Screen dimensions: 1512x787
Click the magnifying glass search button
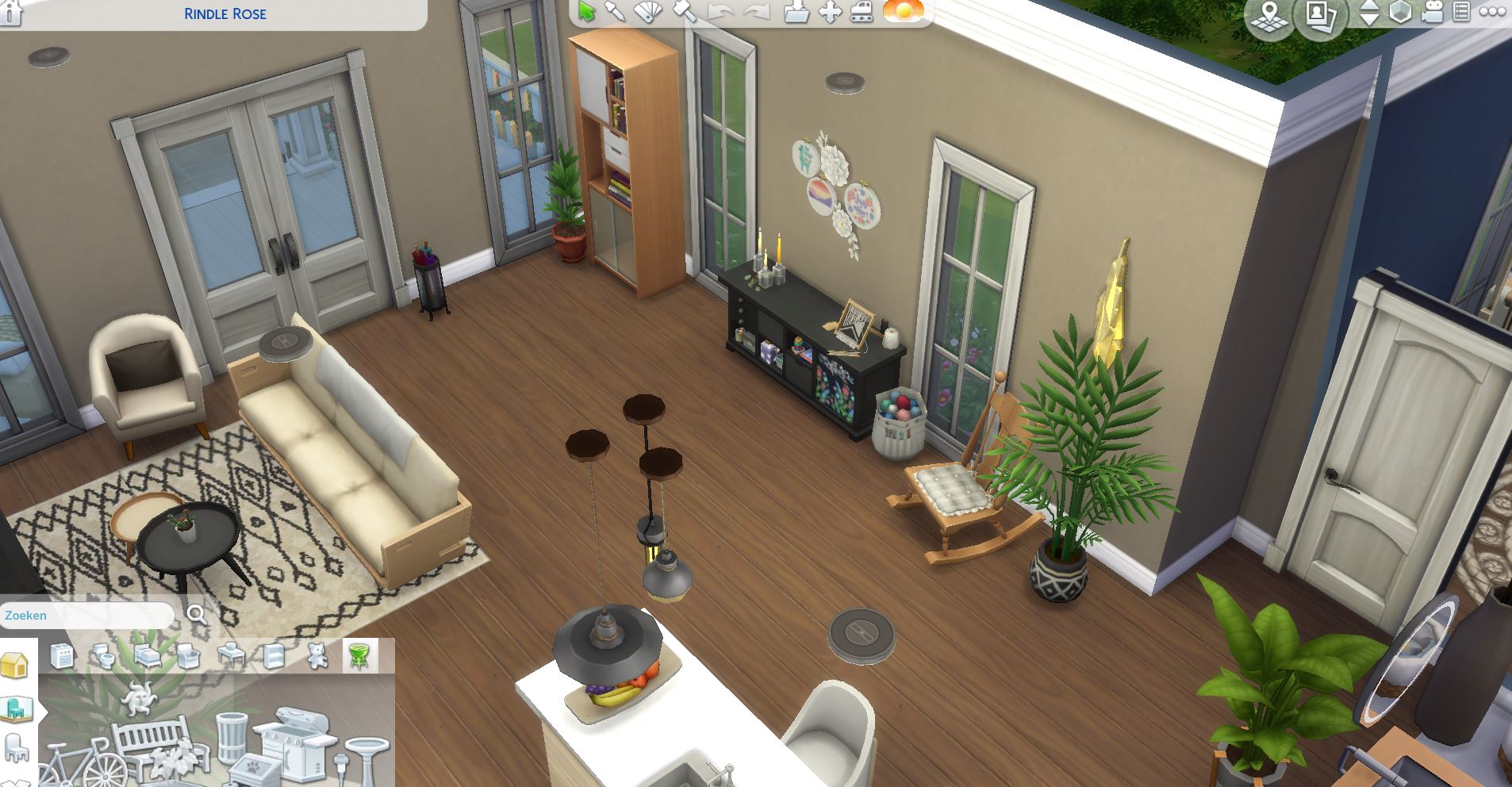[x=196, y=615]
